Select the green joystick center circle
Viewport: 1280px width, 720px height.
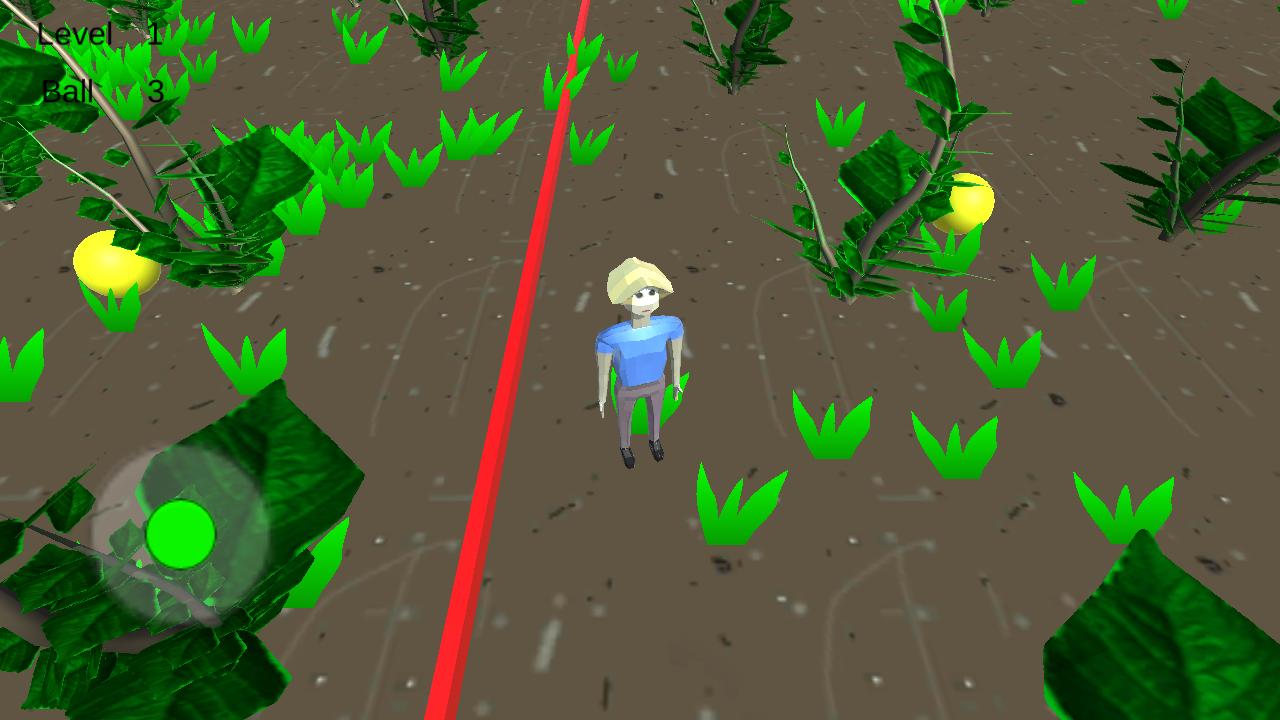182,532
